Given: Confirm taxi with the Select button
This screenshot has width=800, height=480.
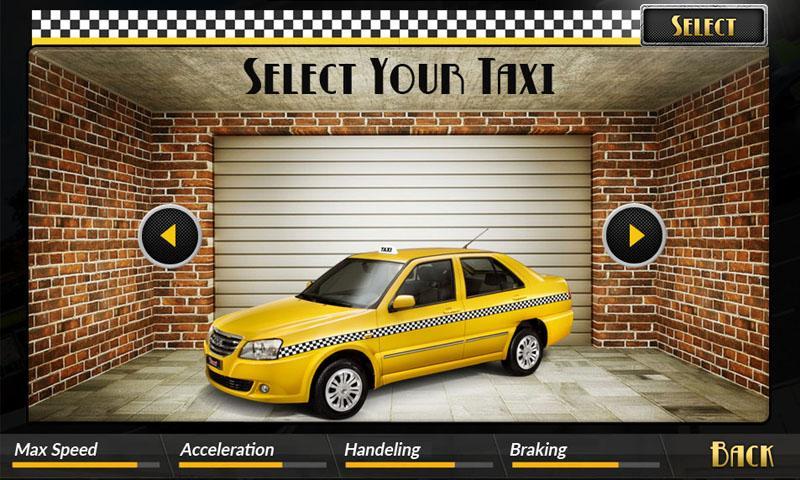Looking at the screenshot, I should (703, 25).
